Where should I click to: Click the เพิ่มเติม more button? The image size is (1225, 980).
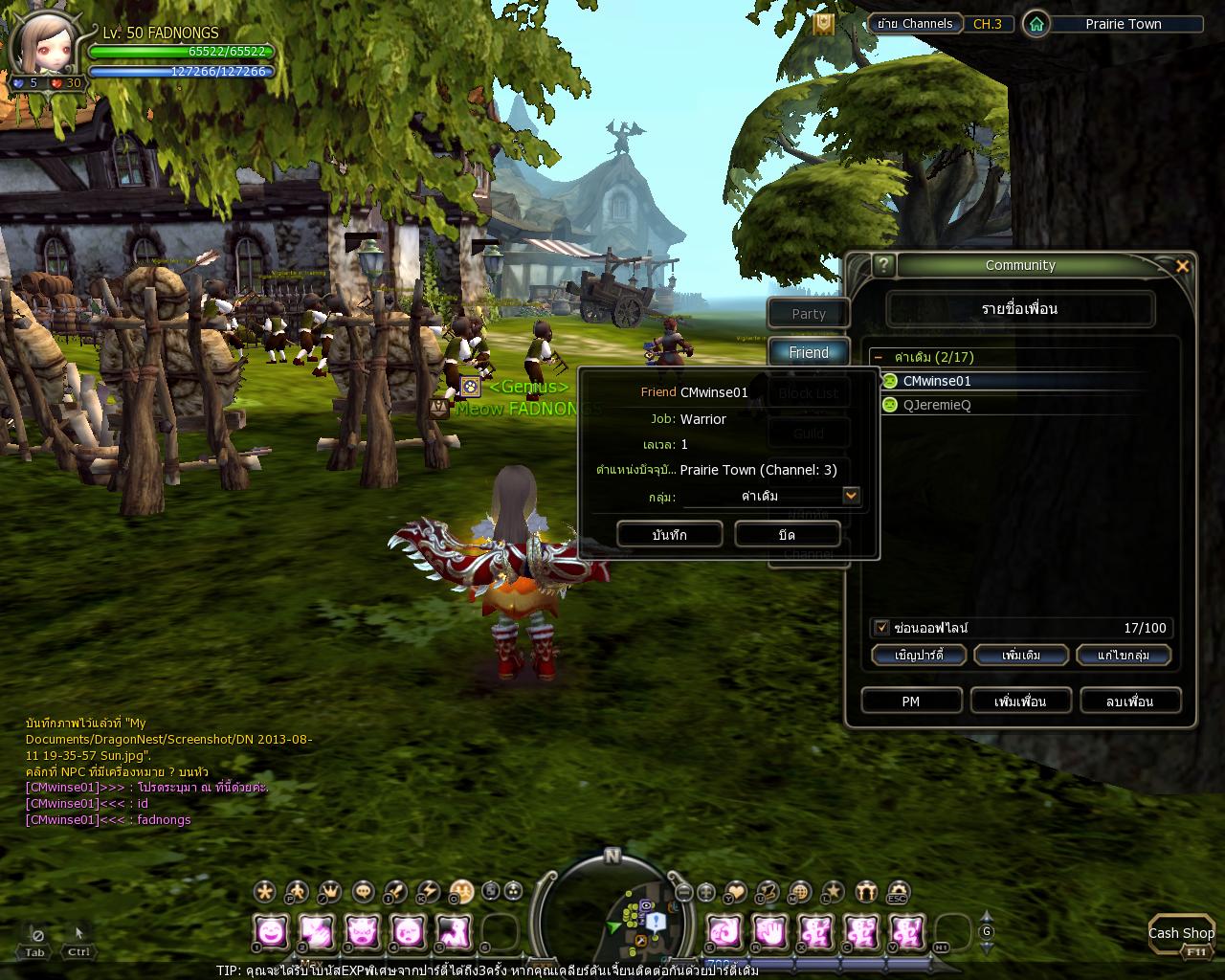coord(1021,656)
